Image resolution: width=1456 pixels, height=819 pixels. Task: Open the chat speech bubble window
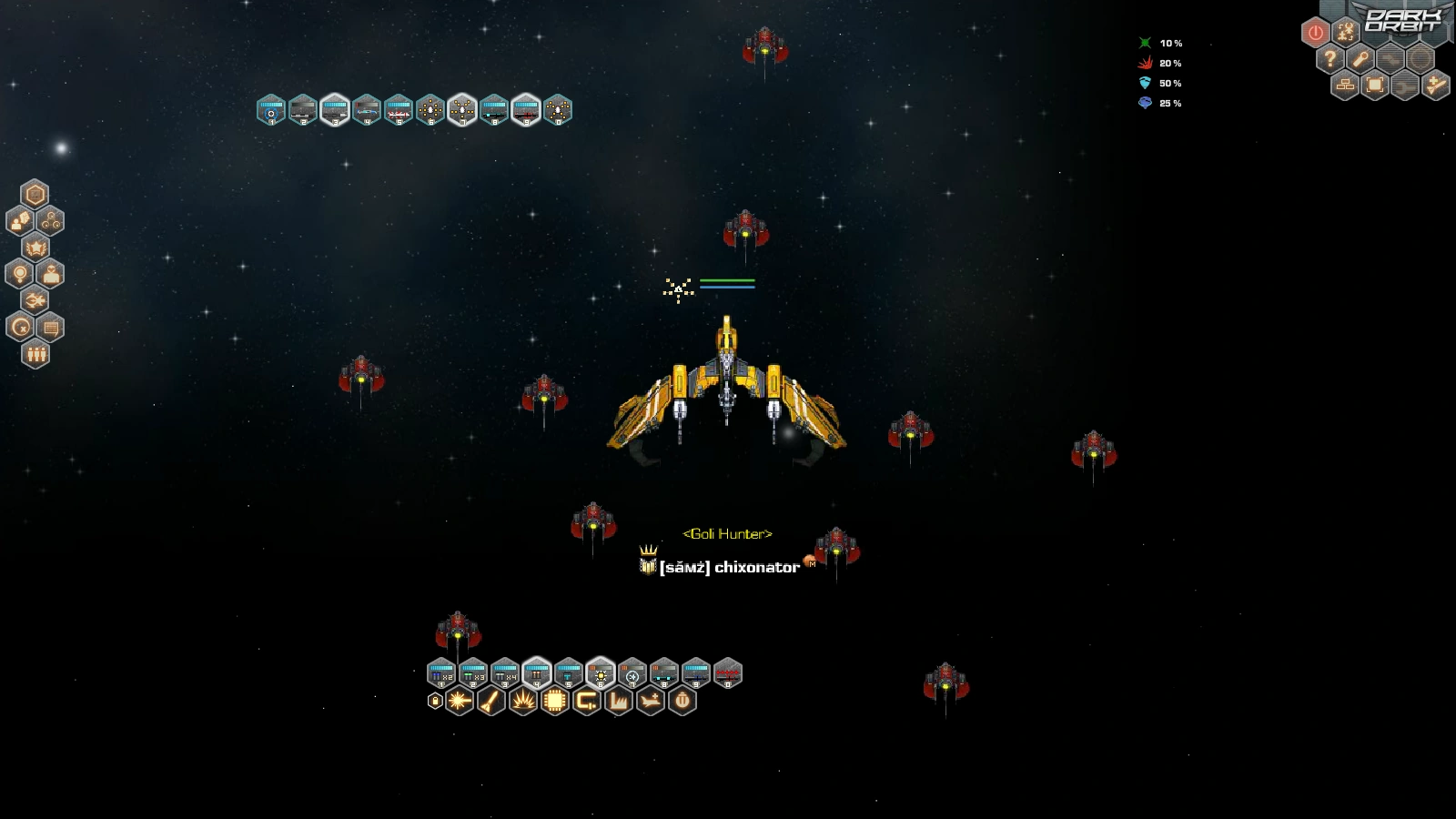click(x=51, y=328)
